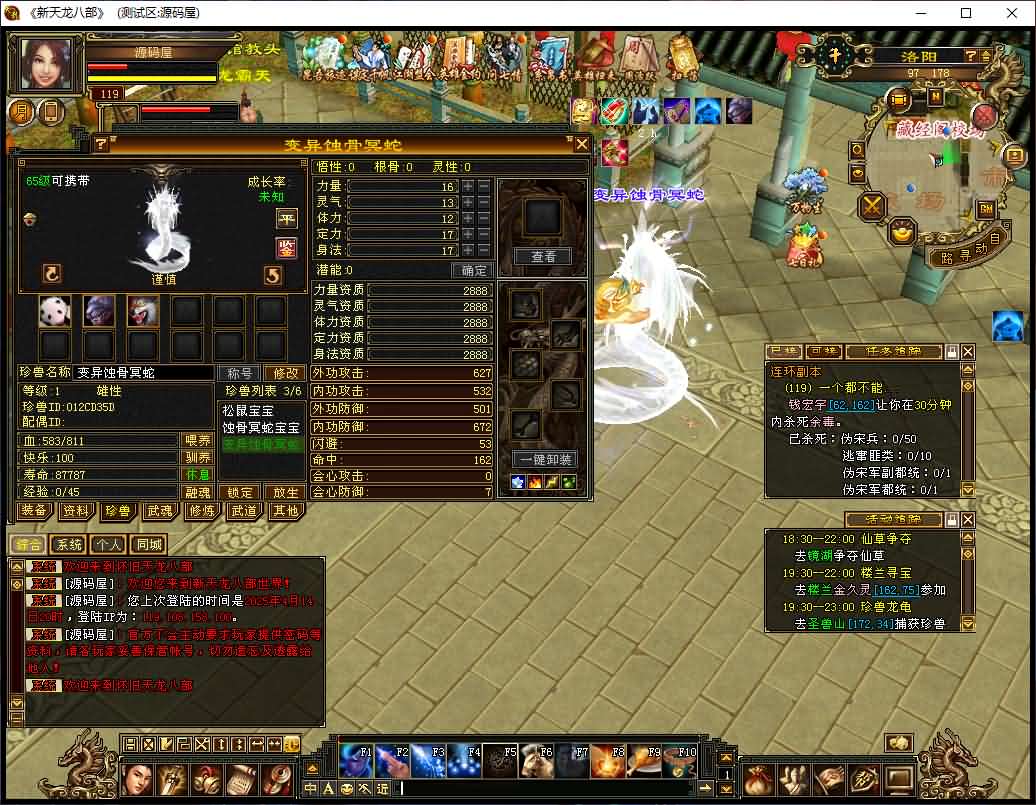Open the 武魂 tab

[159, 511]
